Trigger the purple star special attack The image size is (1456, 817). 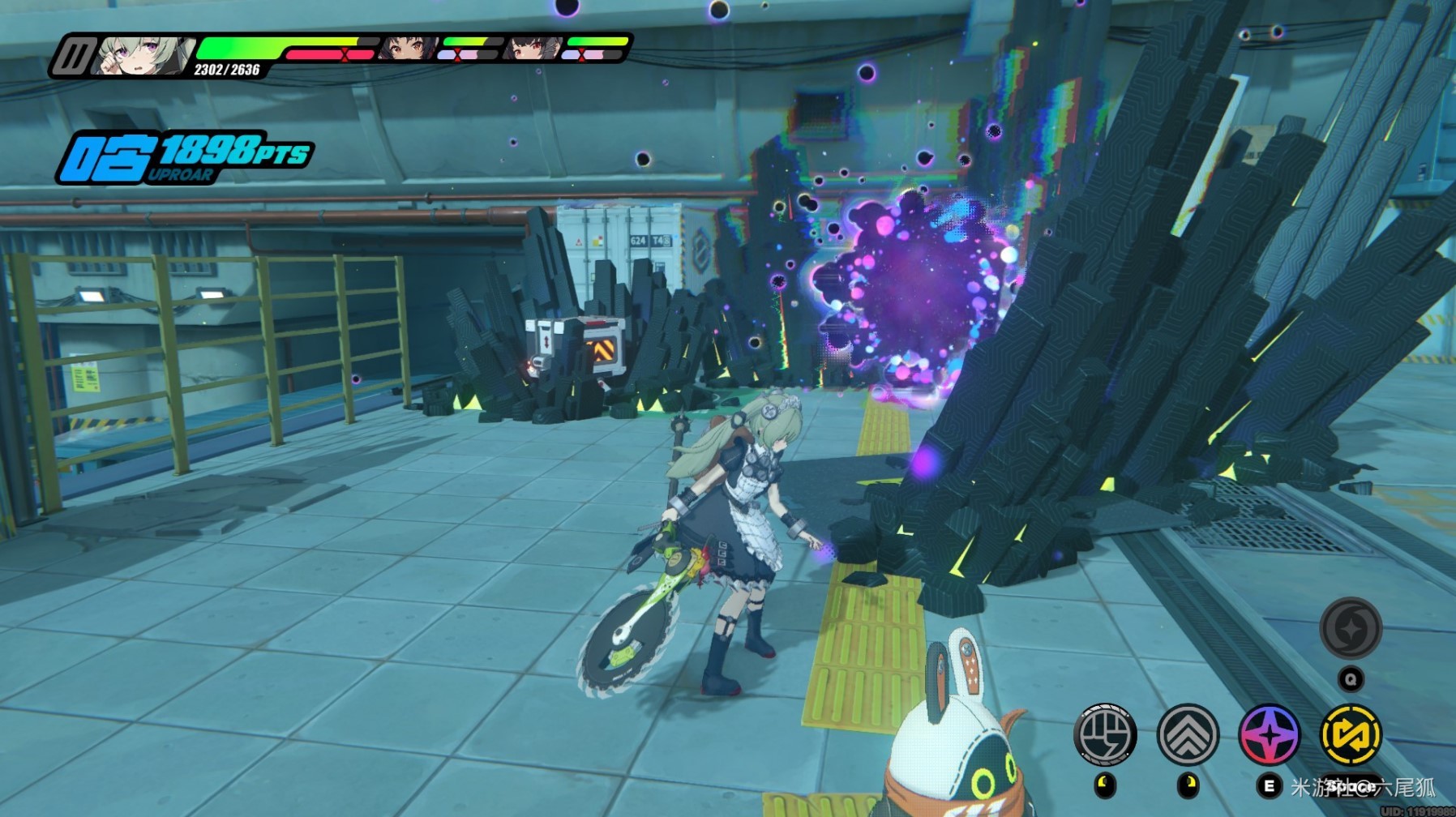pos(1270,734)
